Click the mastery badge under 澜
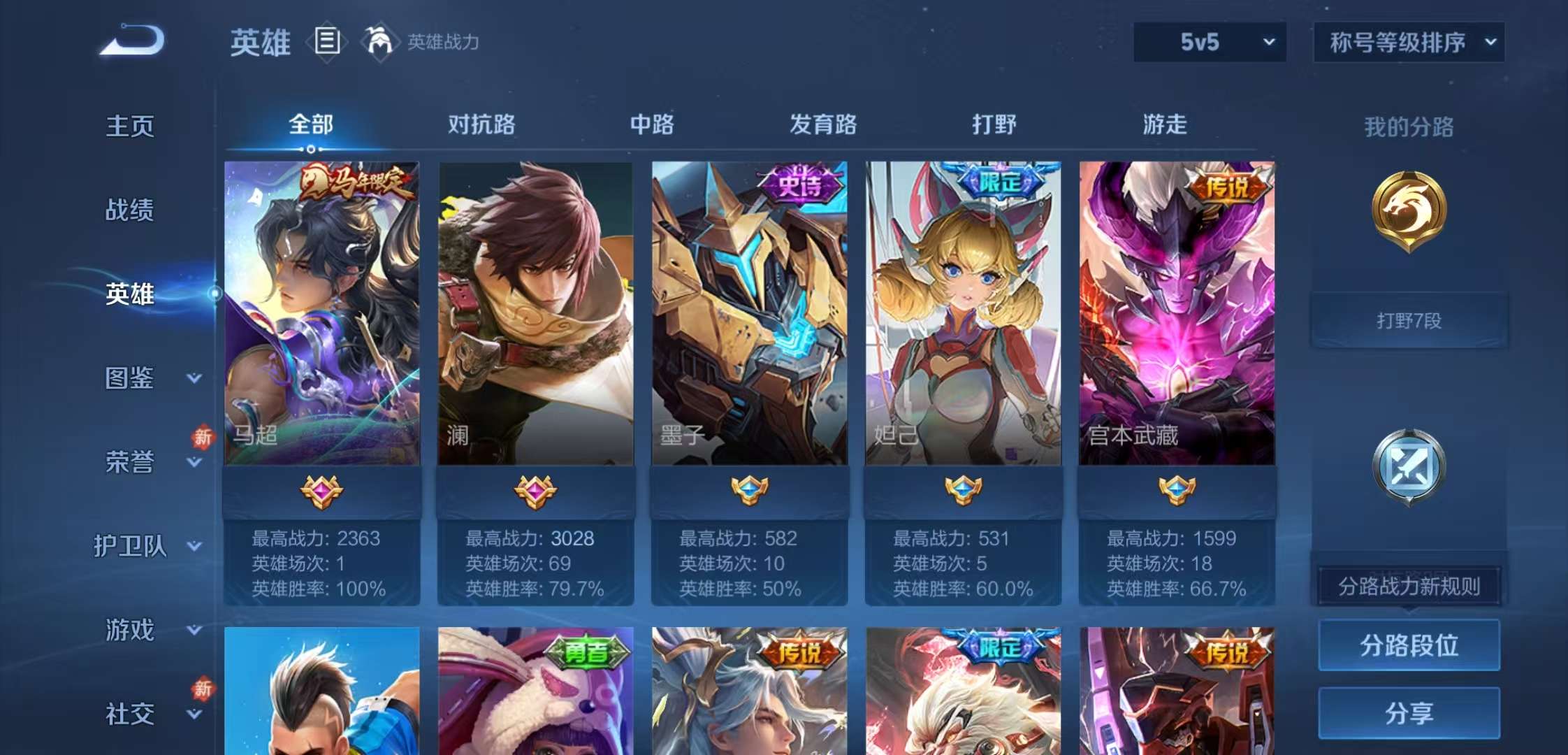The width and height of the screenshot is (1568, 755). tap(535, 494)
